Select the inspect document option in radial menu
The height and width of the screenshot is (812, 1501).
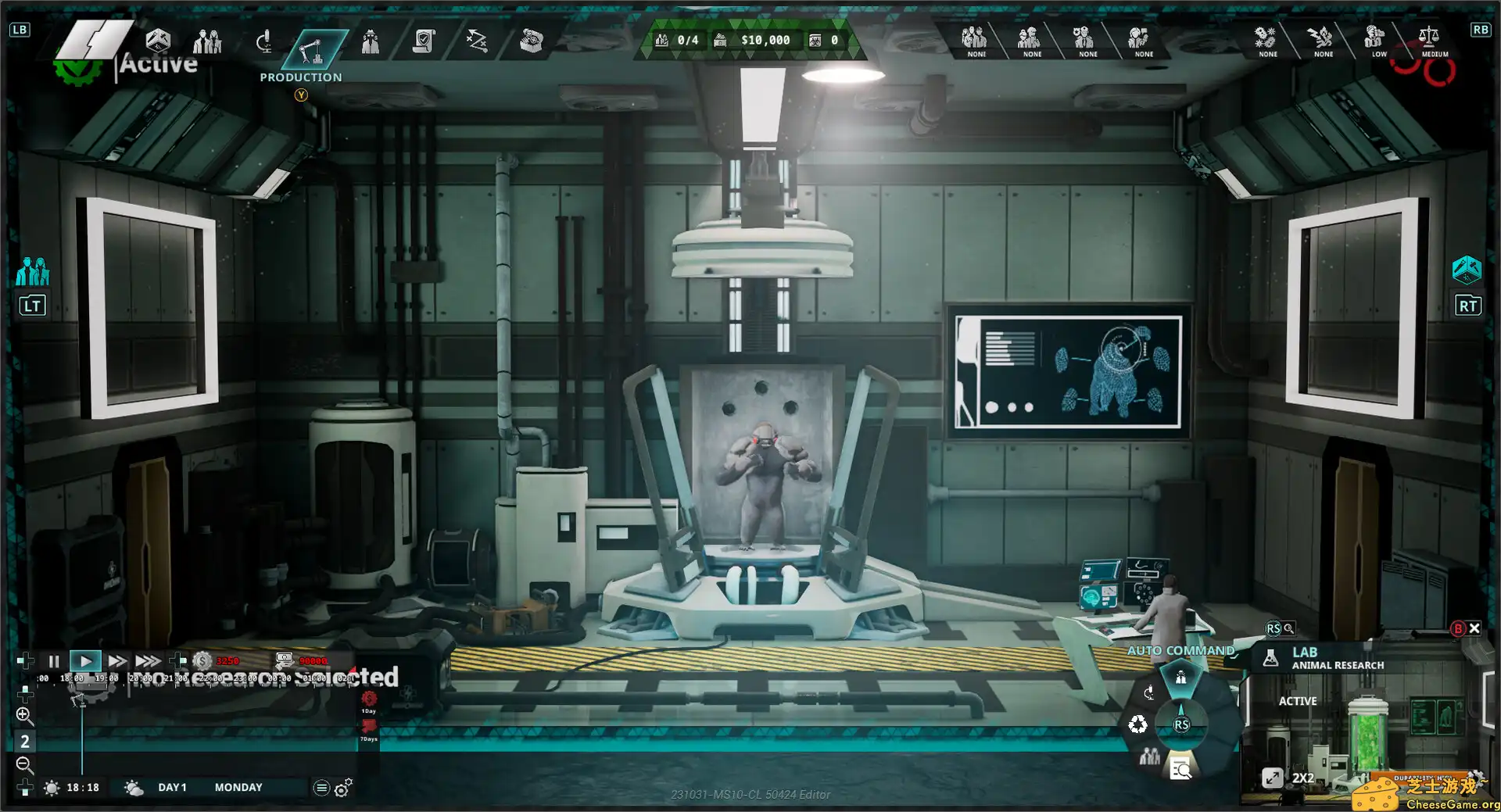click(1180, 770)
